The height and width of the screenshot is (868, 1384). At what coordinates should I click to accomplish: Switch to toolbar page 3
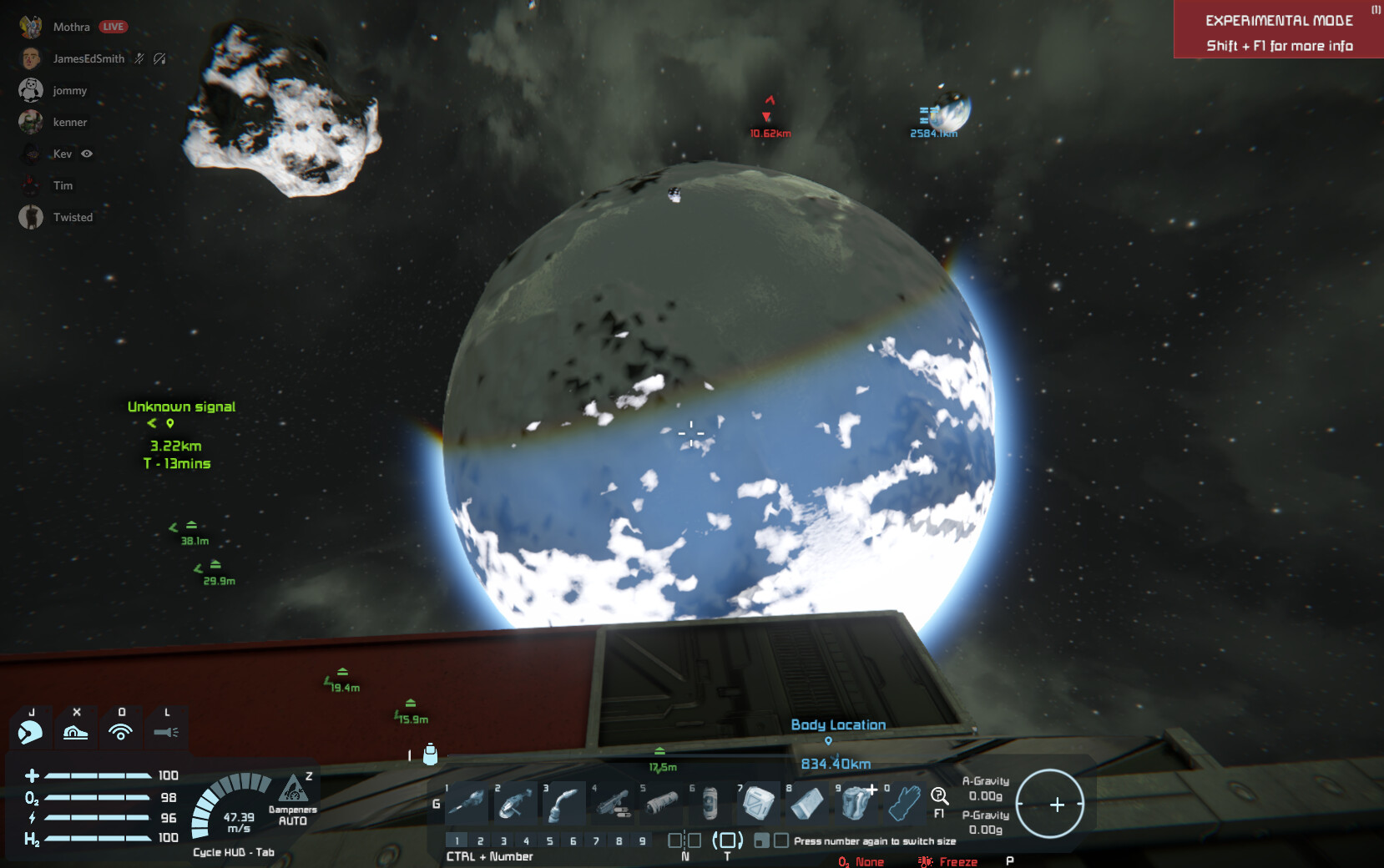tap(503, 841)
